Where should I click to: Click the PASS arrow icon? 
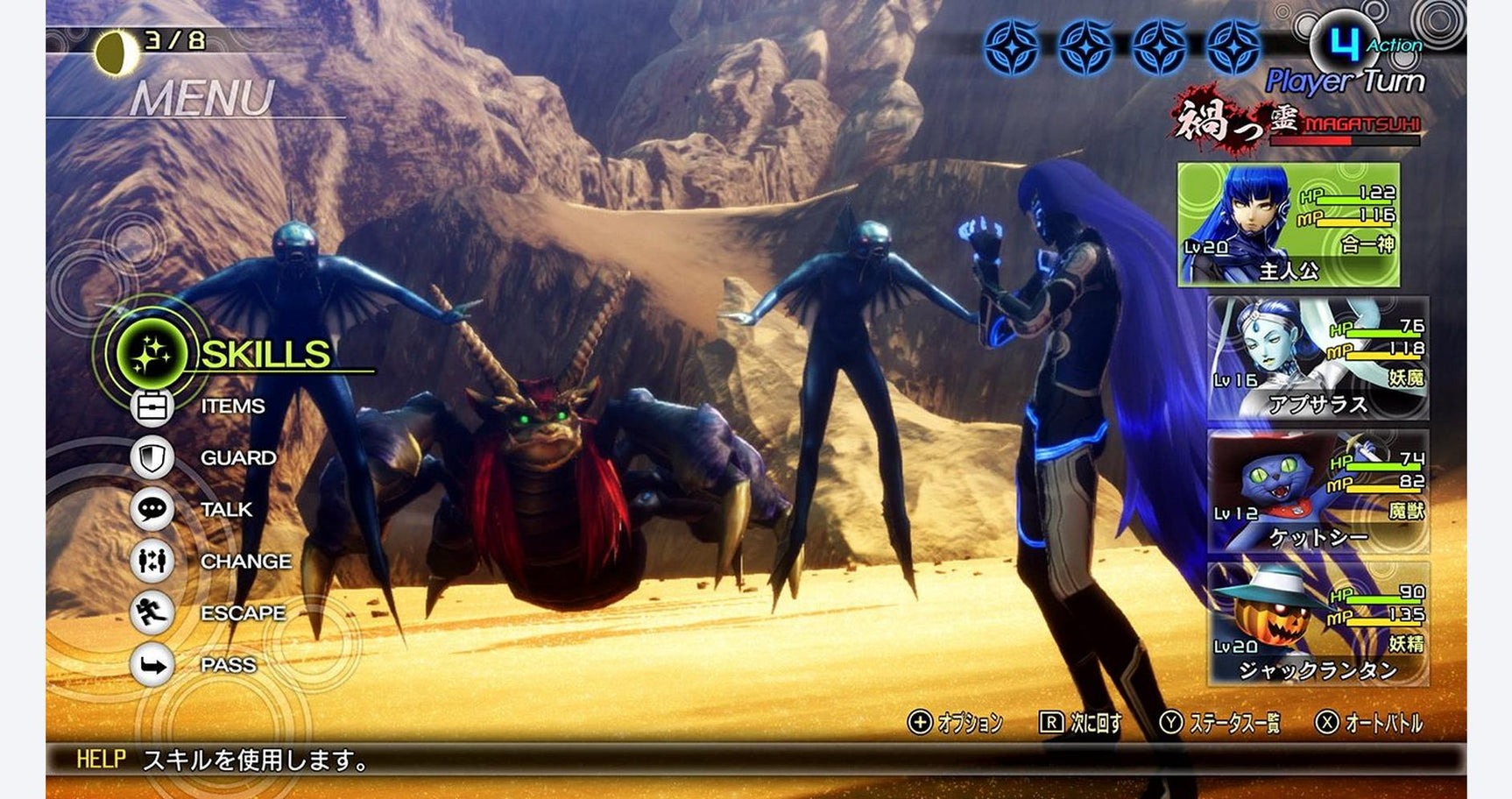pos(152,665)
